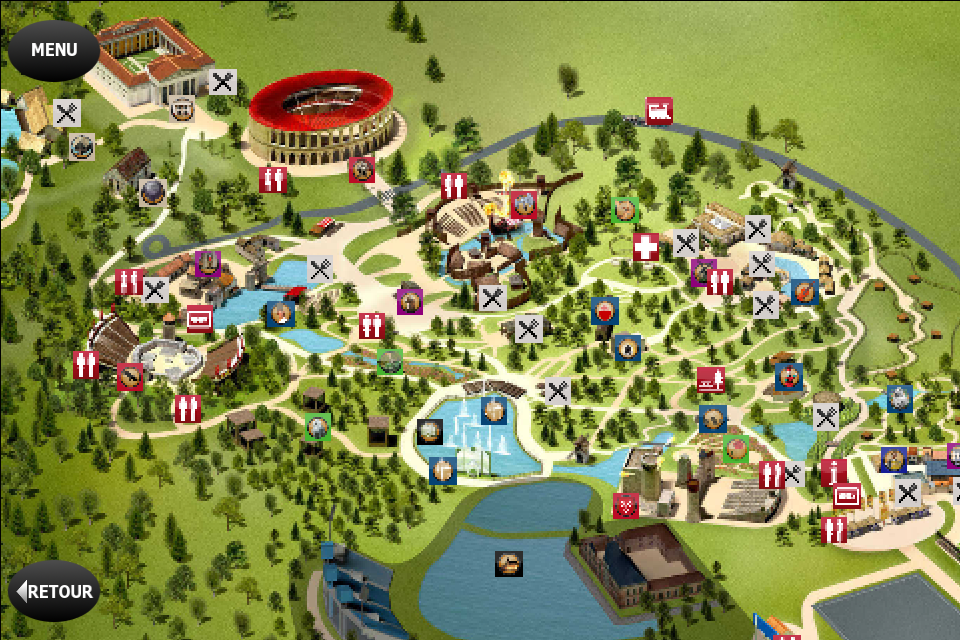Go back with the RETOUR button
Viewport: 960px width, 640px height.
coord(55,591)
